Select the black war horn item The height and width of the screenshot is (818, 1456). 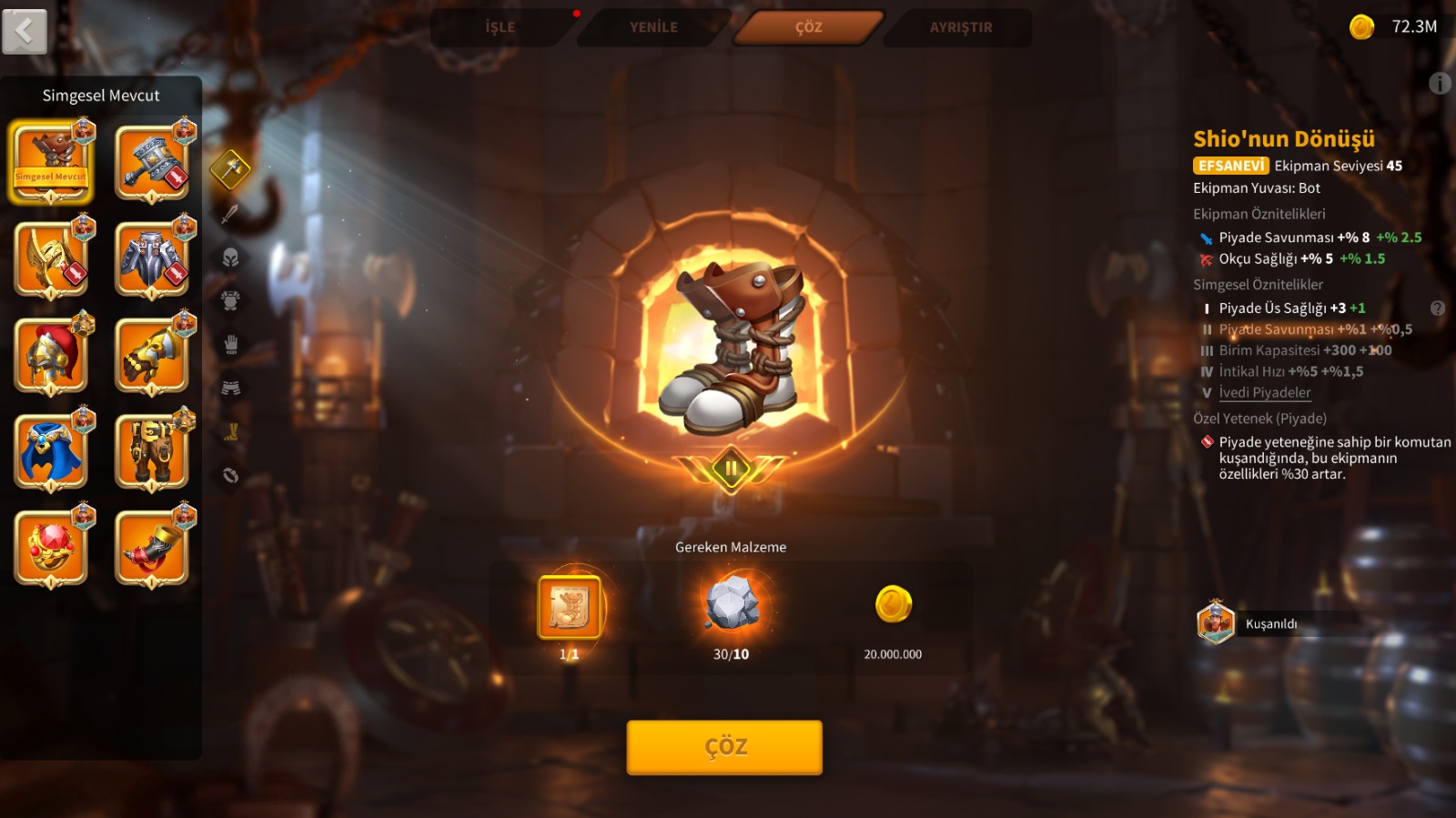pos(152,548)
